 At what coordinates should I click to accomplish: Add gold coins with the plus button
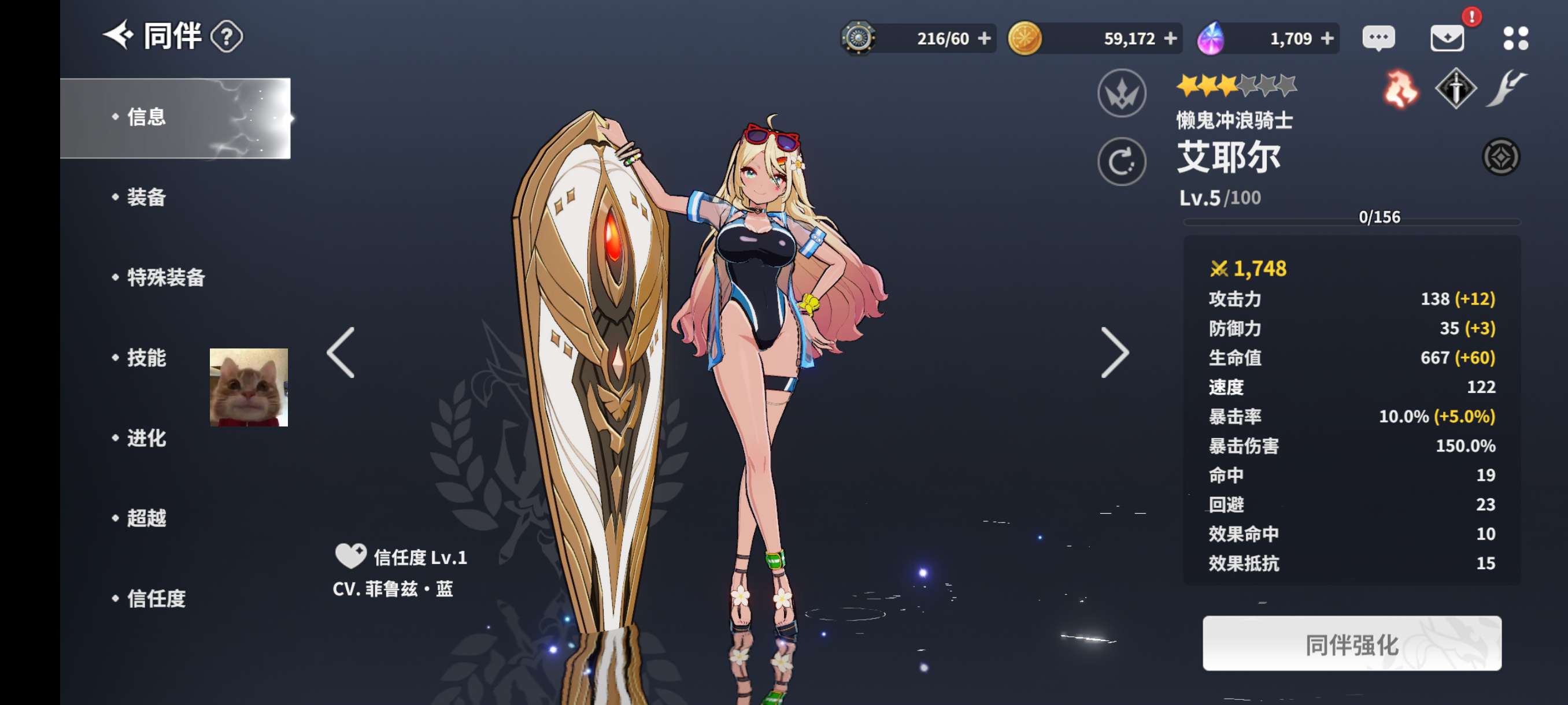click(x=1170, y=38)
